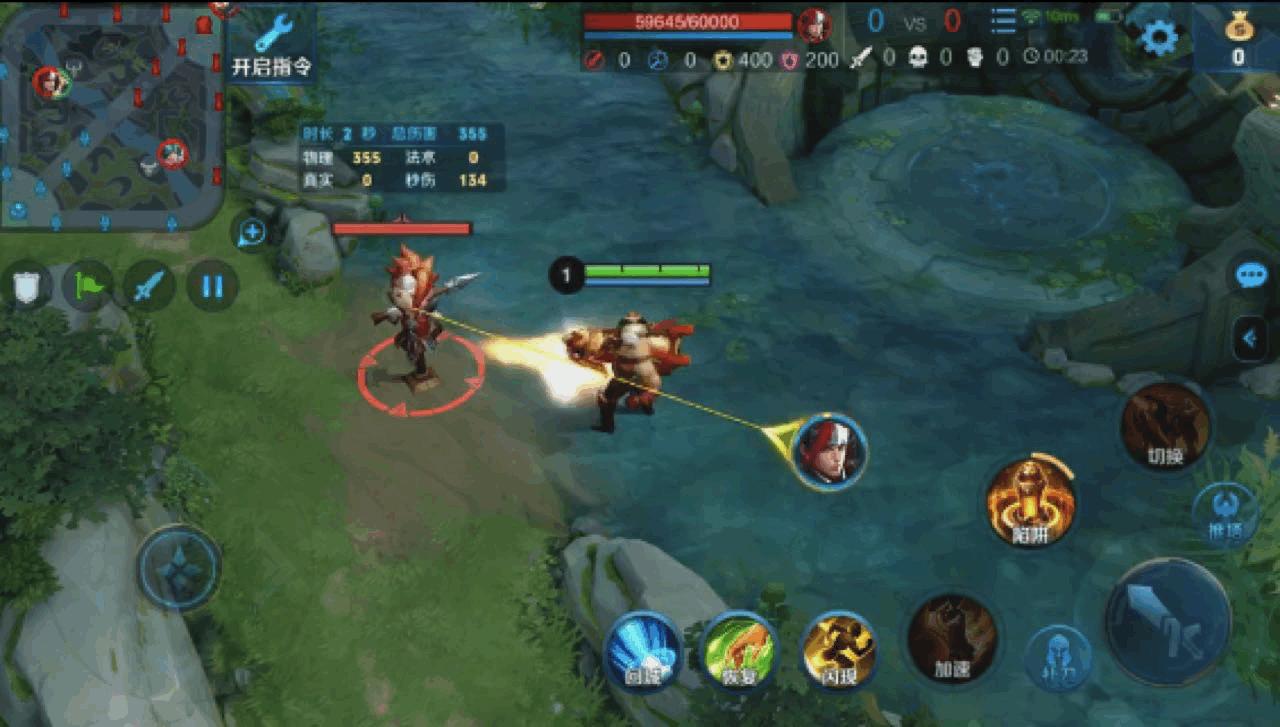Click the battlefield minimap

[x=111, y=114]
